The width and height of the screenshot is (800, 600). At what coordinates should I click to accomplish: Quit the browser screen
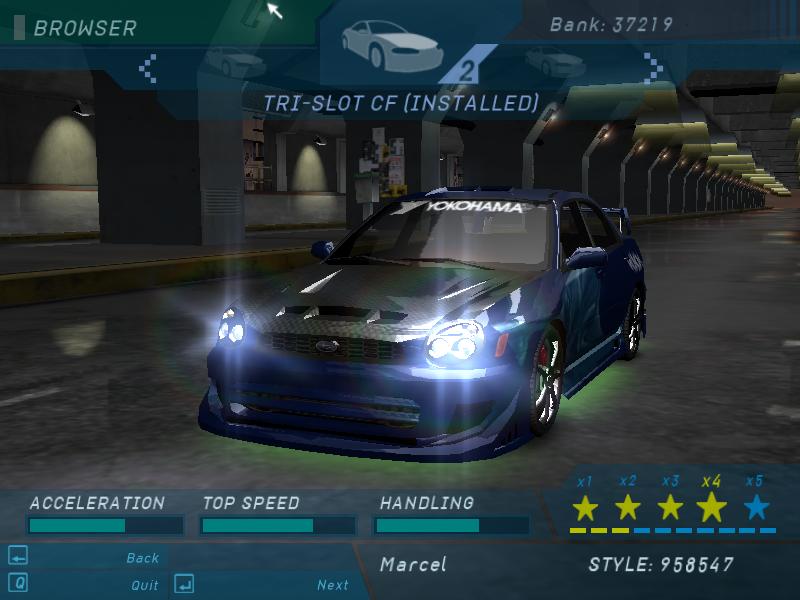click(x=144, y=585)
